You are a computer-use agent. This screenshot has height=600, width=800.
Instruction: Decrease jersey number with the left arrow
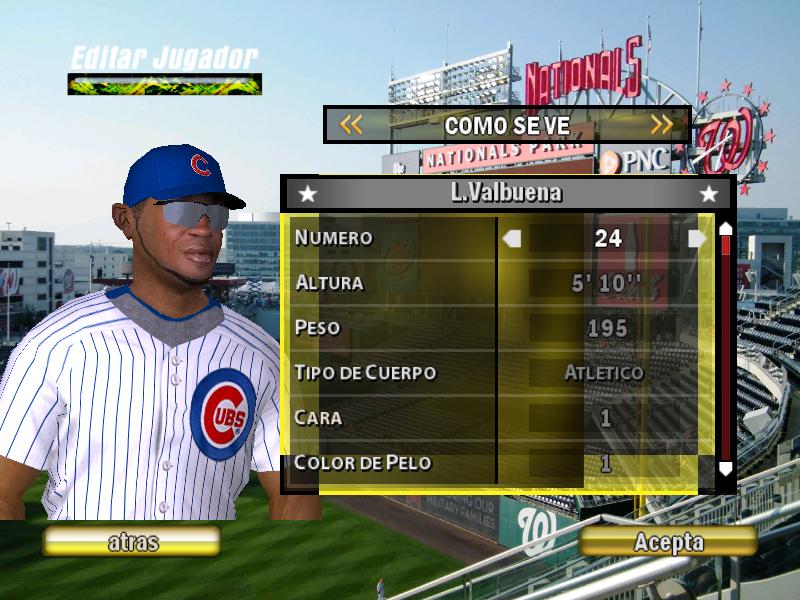pos(512,238)
